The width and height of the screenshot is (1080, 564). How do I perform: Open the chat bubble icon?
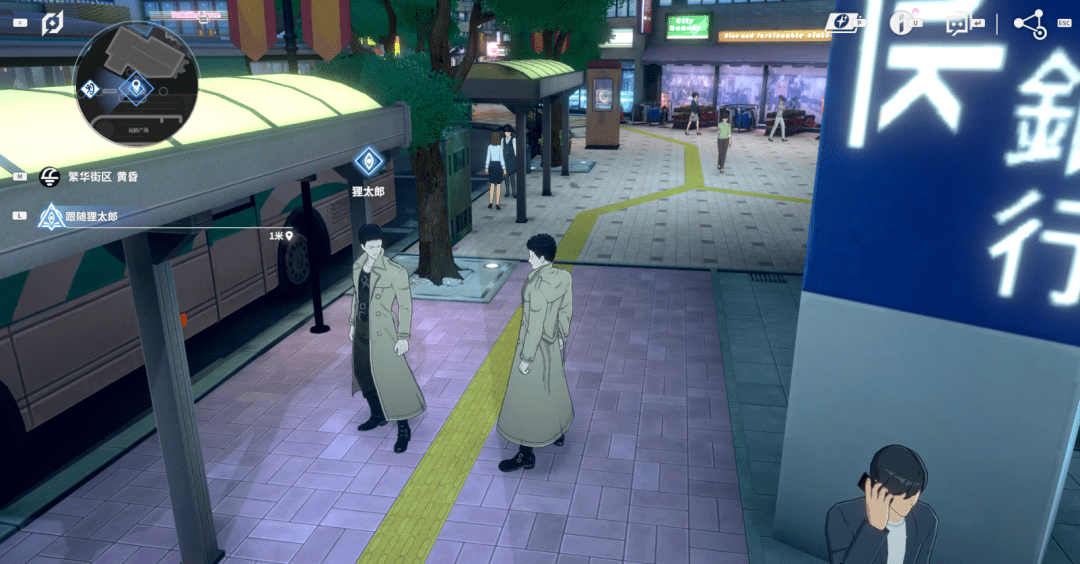click(960, 23)
